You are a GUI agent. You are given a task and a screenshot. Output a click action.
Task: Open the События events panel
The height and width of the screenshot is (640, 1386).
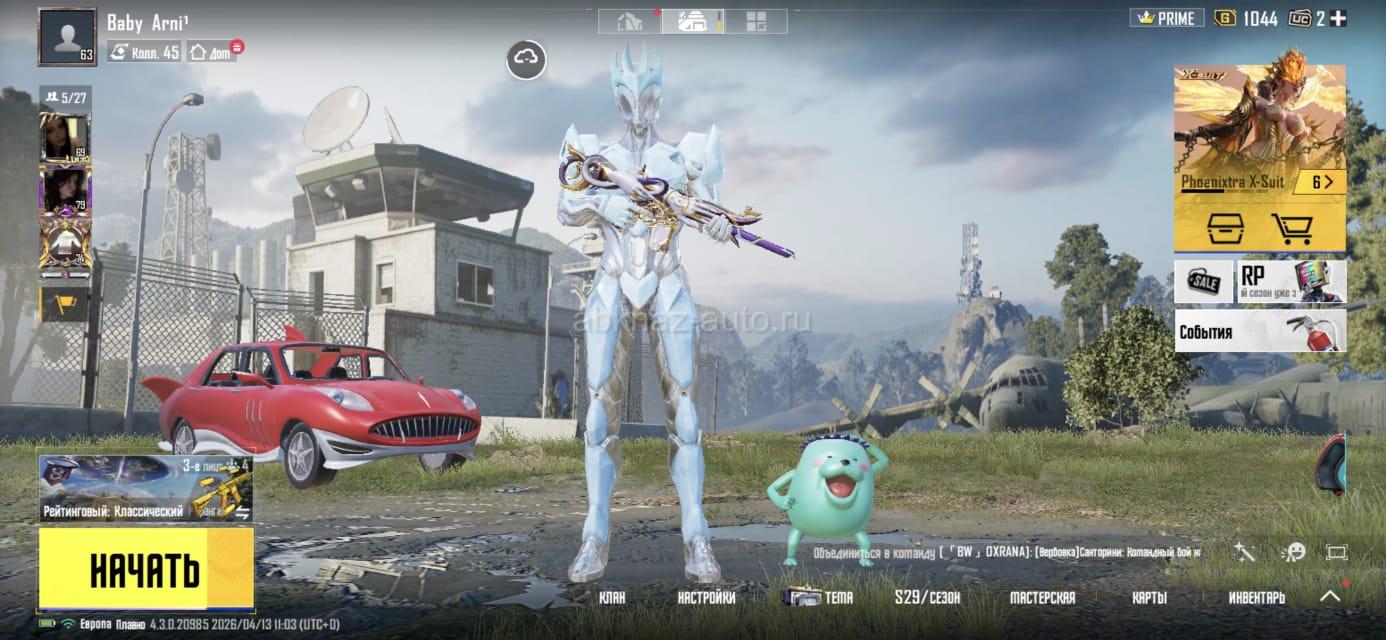pos(1259,332)
